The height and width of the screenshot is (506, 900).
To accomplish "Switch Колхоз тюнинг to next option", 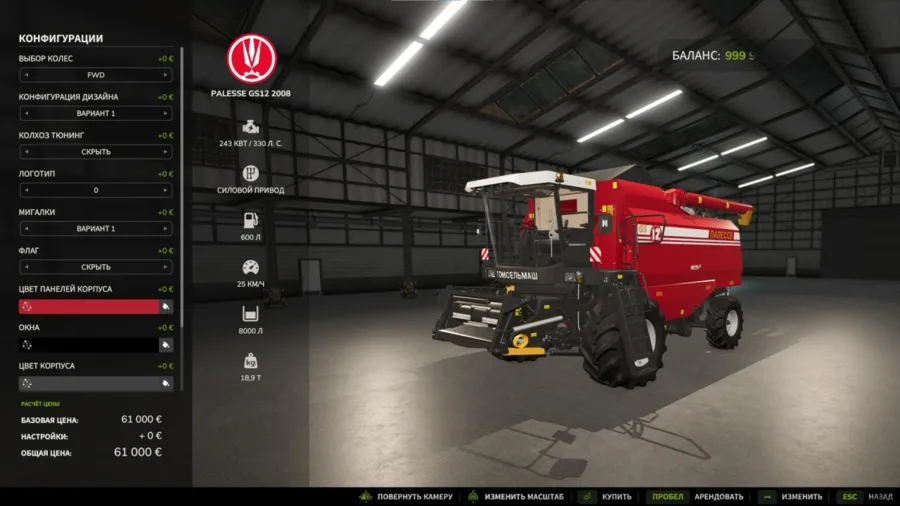I will (x=166, y=152).
